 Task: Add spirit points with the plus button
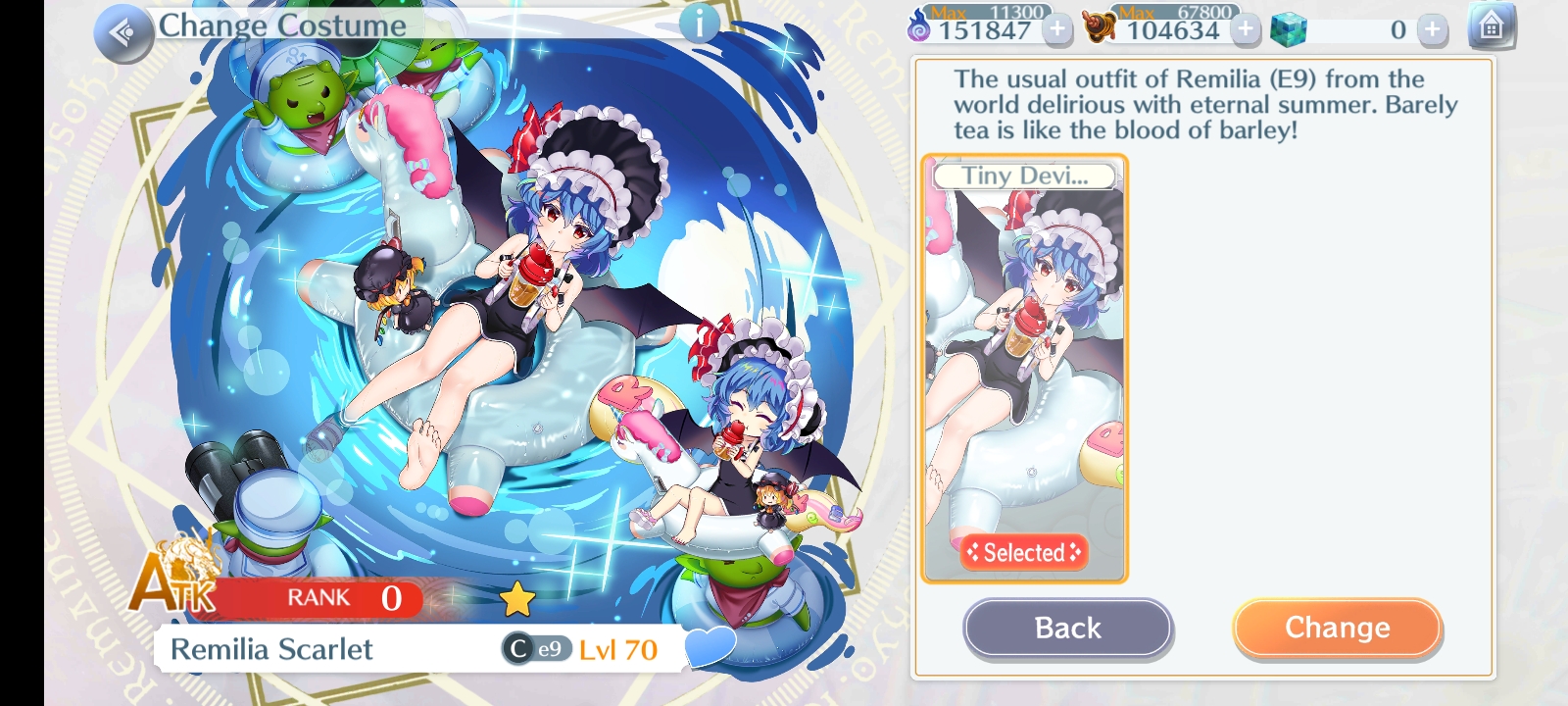[1057, 29]
